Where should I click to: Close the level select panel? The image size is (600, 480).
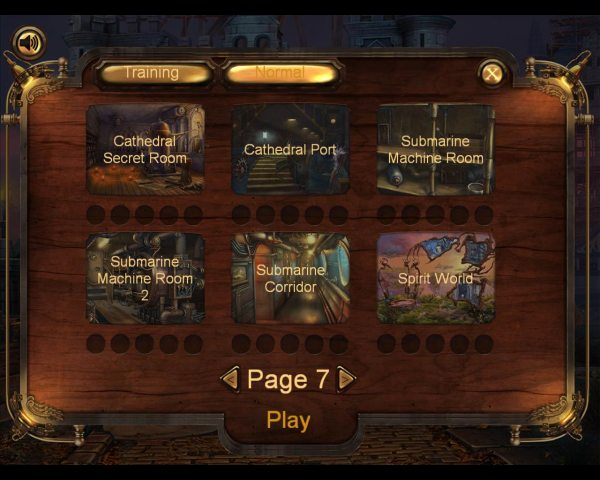(491, 72)
